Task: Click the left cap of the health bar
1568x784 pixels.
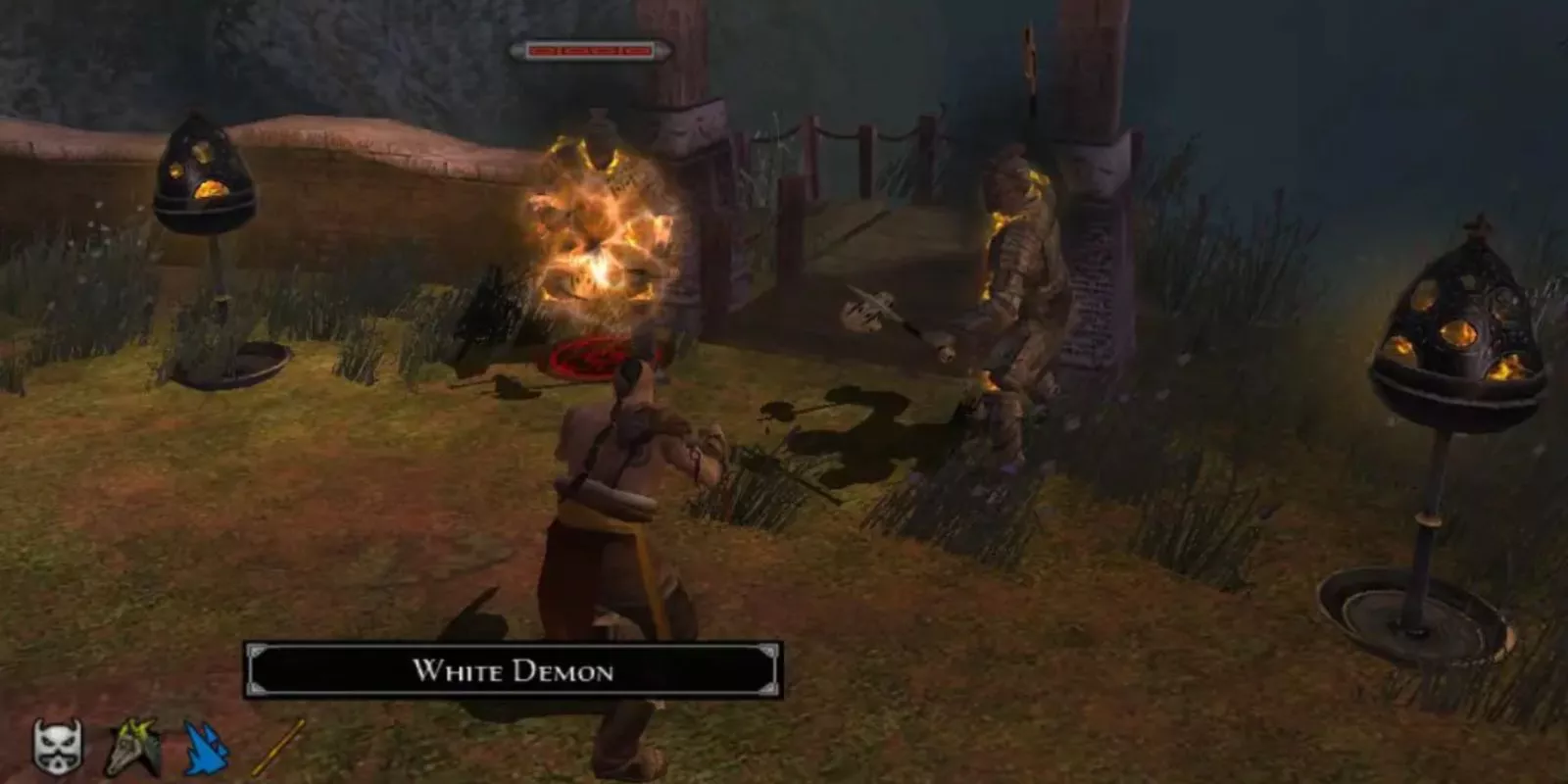Action: (x=517, y=49)
